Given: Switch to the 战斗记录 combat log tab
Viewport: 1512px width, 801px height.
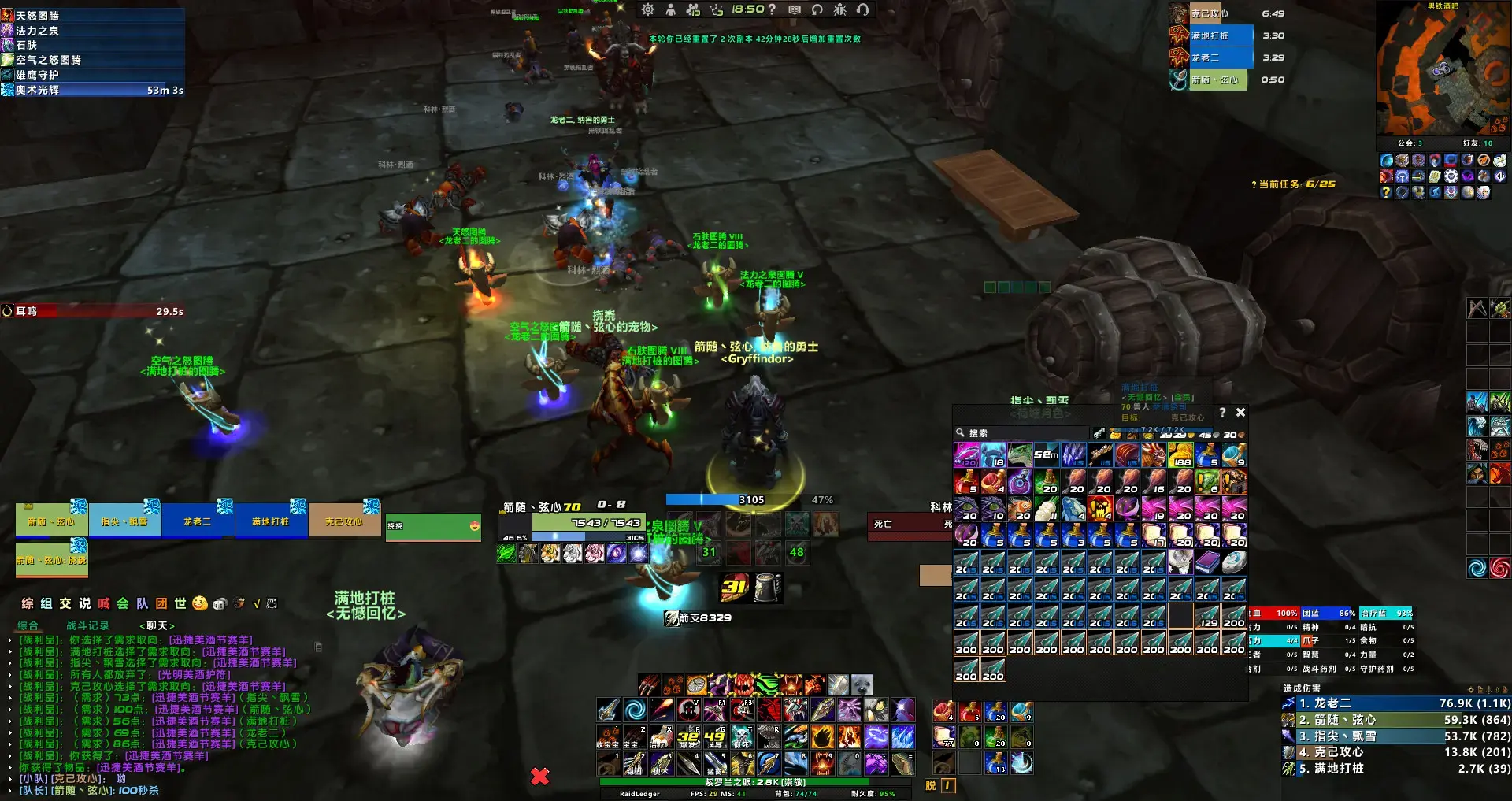Looking at the screenshot, I should [87, 625].
